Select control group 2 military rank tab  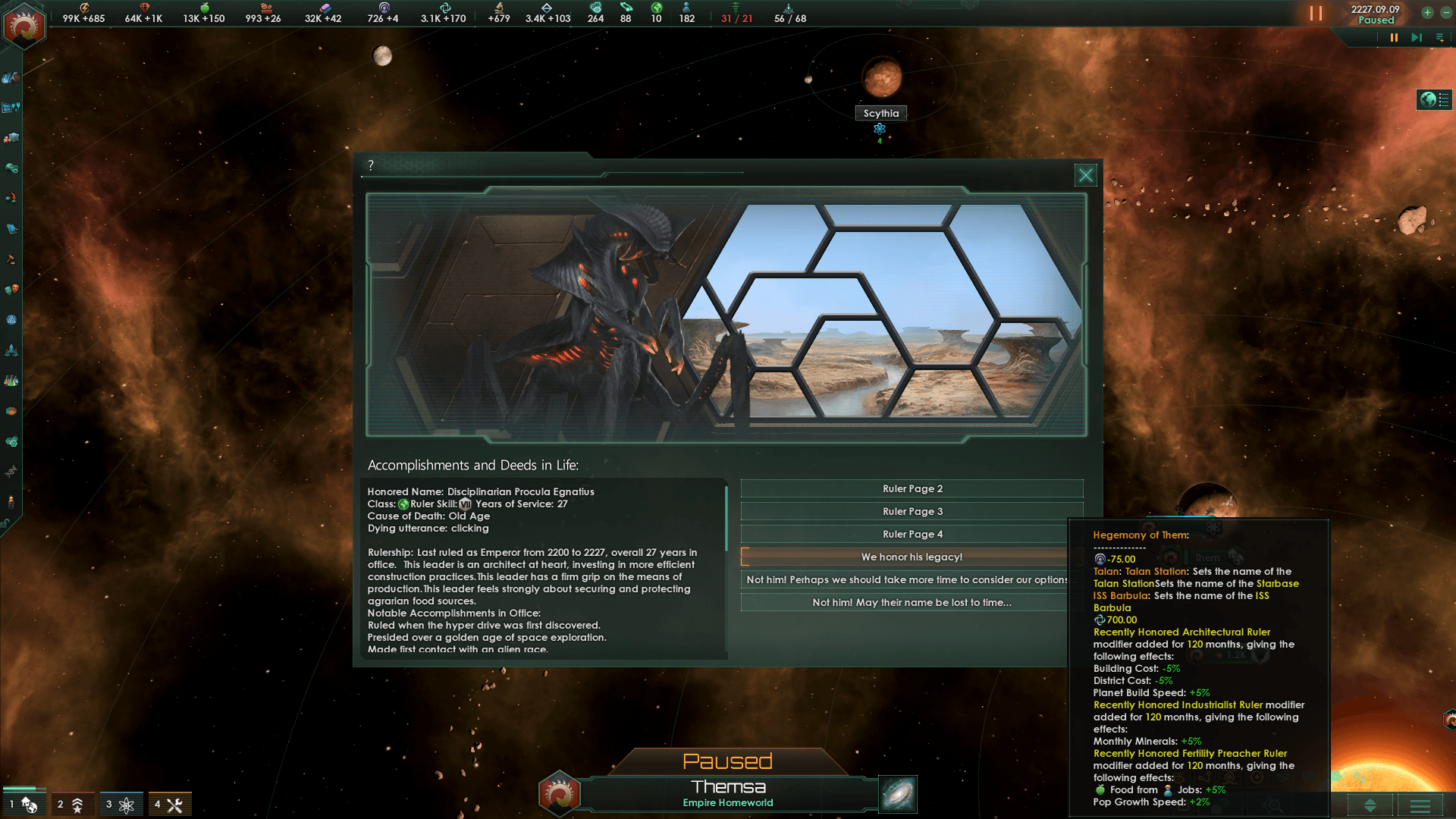pos(71,805)
